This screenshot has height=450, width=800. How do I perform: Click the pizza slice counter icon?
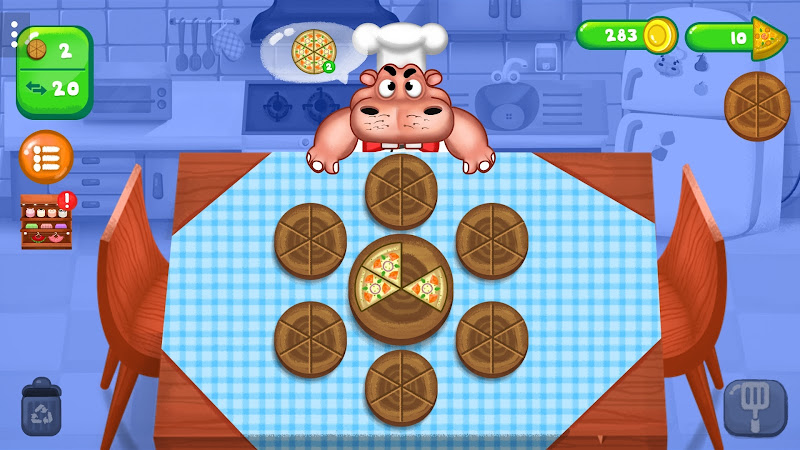coord(768,38)
